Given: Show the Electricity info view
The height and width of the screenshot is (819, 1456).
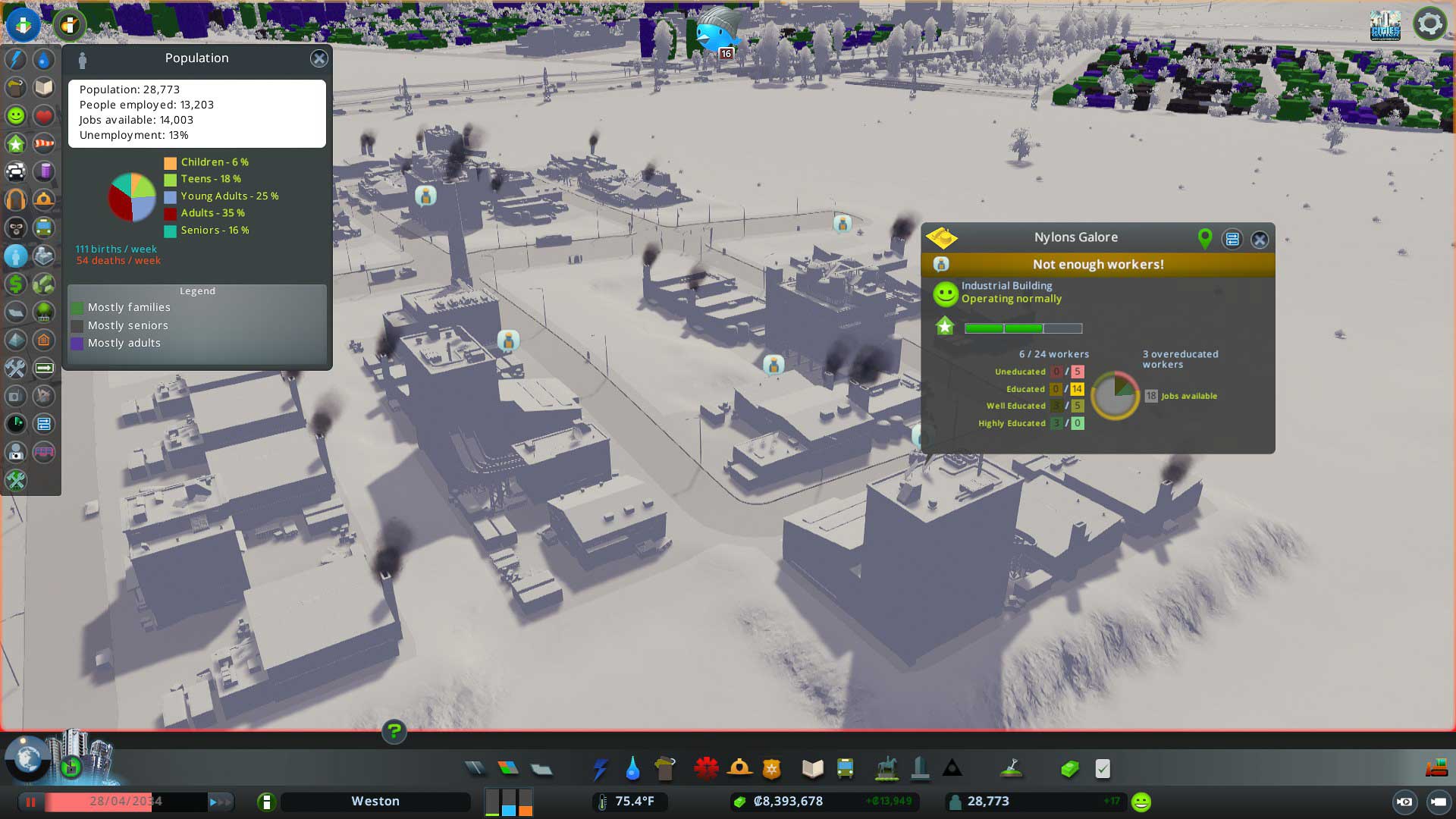Looking at the screenshot, I should [16, 60].
